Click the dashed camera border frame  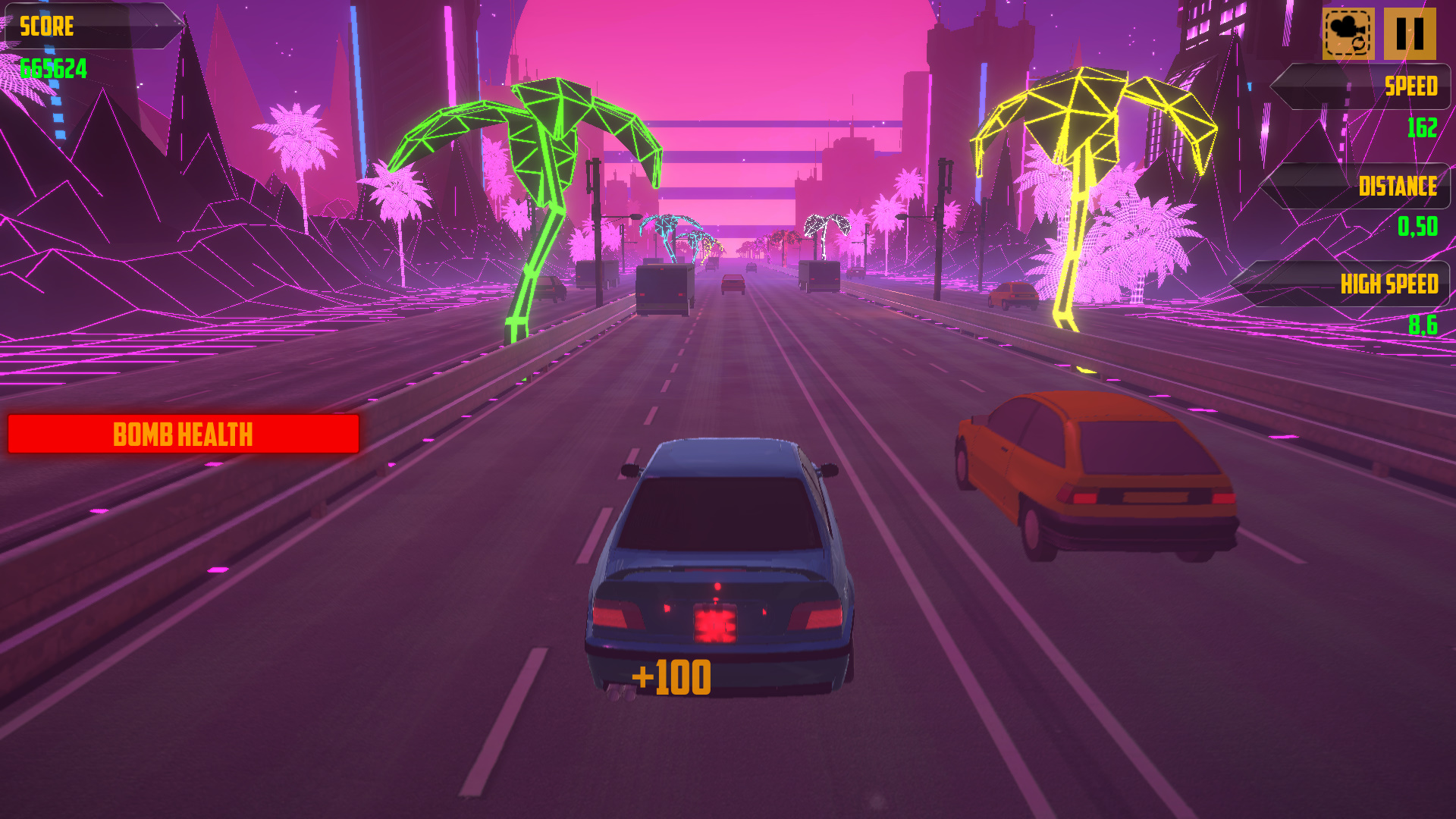1348,33
